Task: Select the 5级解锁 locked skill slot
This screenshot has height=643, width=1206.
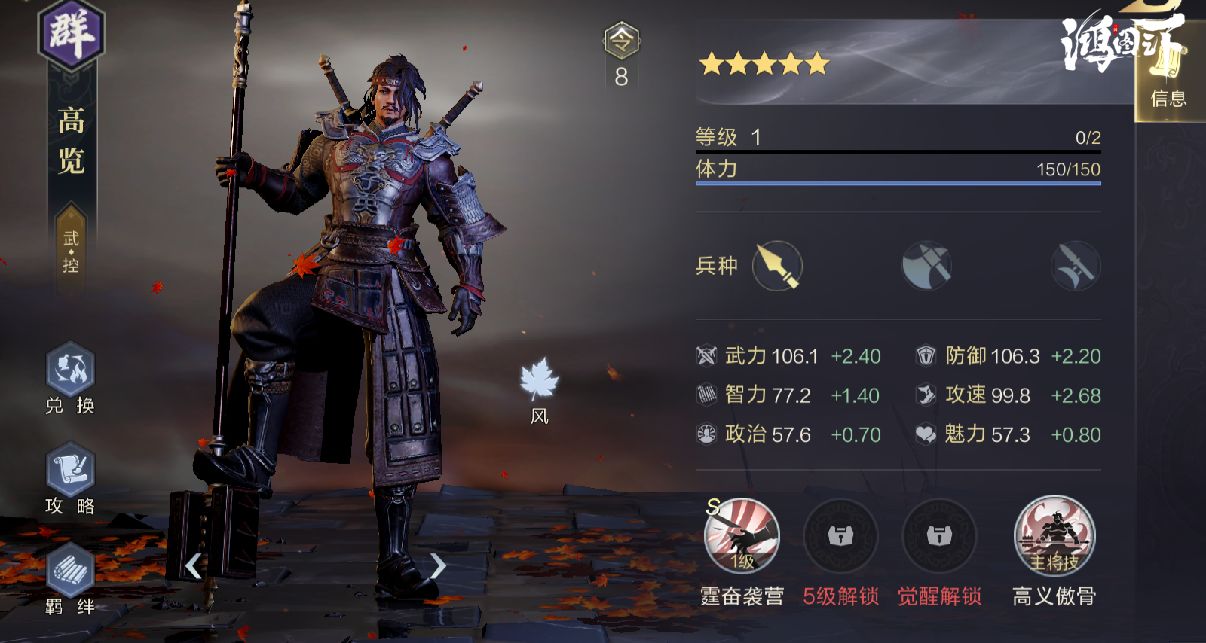Action: (840, 536)
